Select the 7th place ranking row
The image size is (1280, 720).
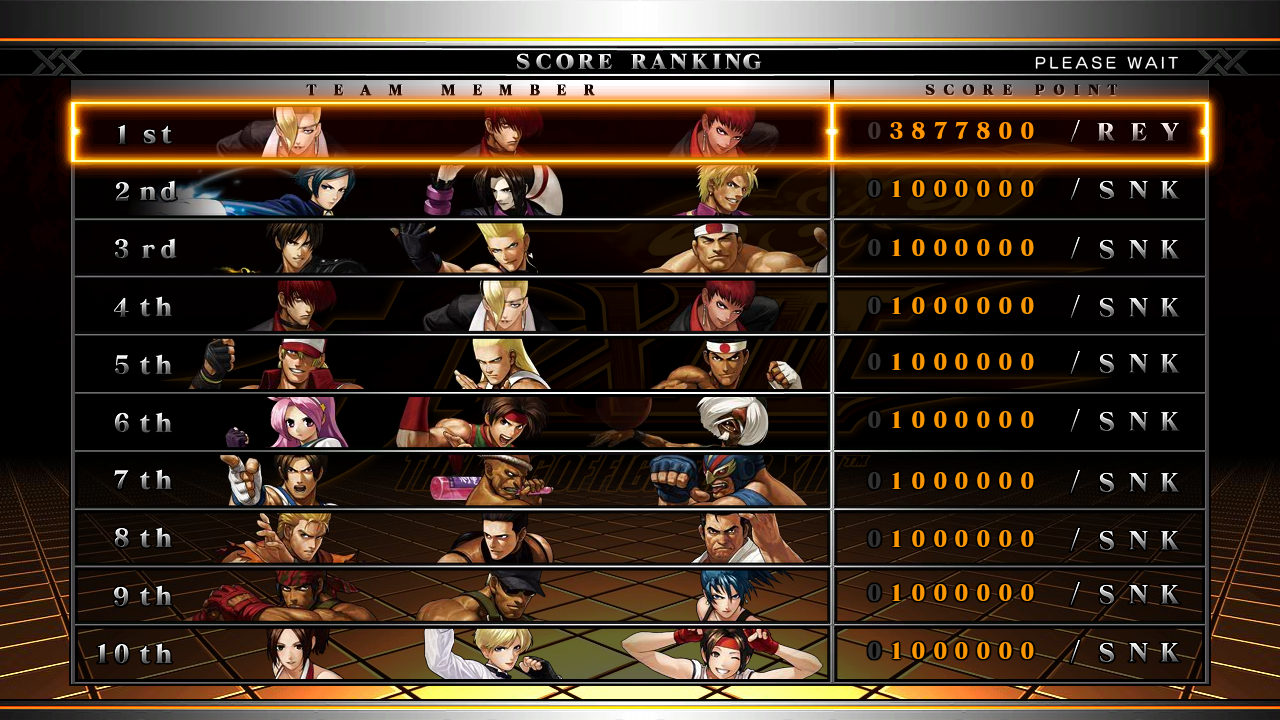(640, 480)
